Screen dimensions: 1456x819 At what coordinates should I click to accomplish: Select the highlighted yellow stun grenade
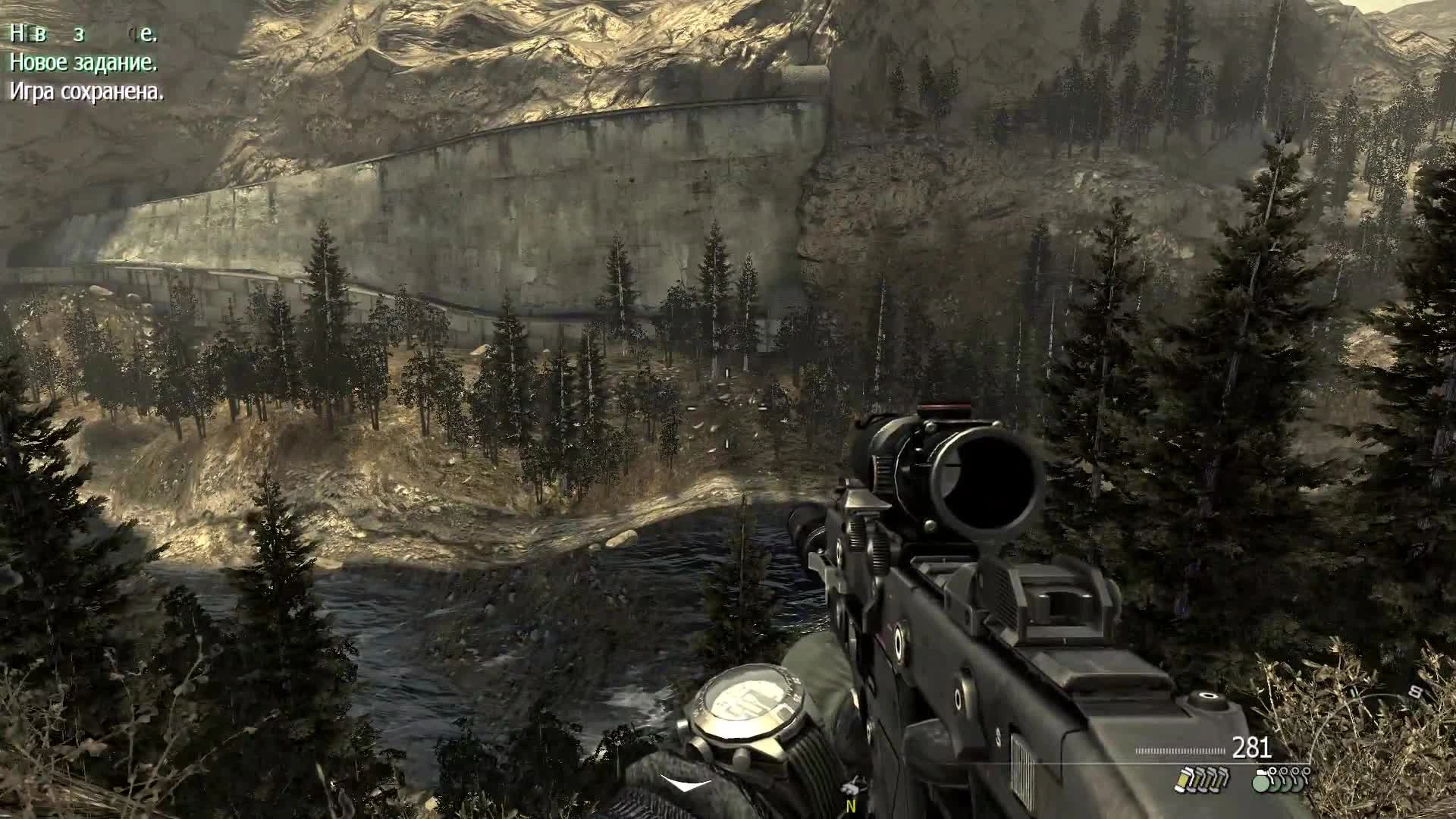coord(1185,780)
